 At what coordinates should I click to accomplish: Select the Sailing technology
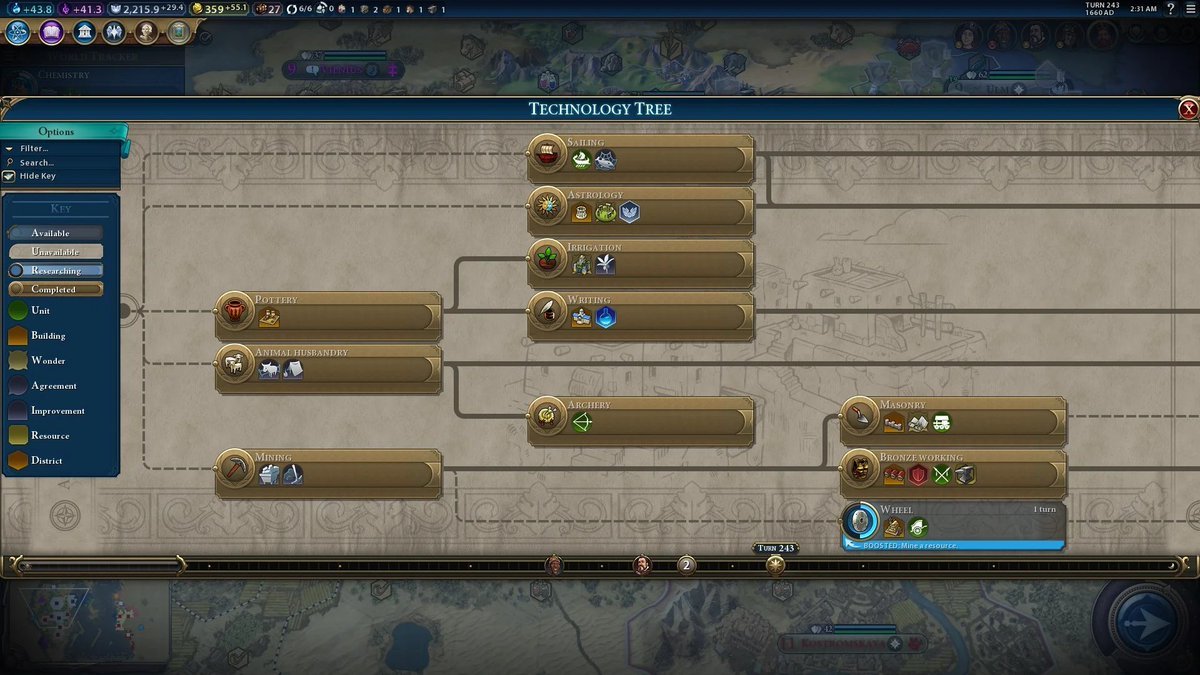click(x=640, y=159)
